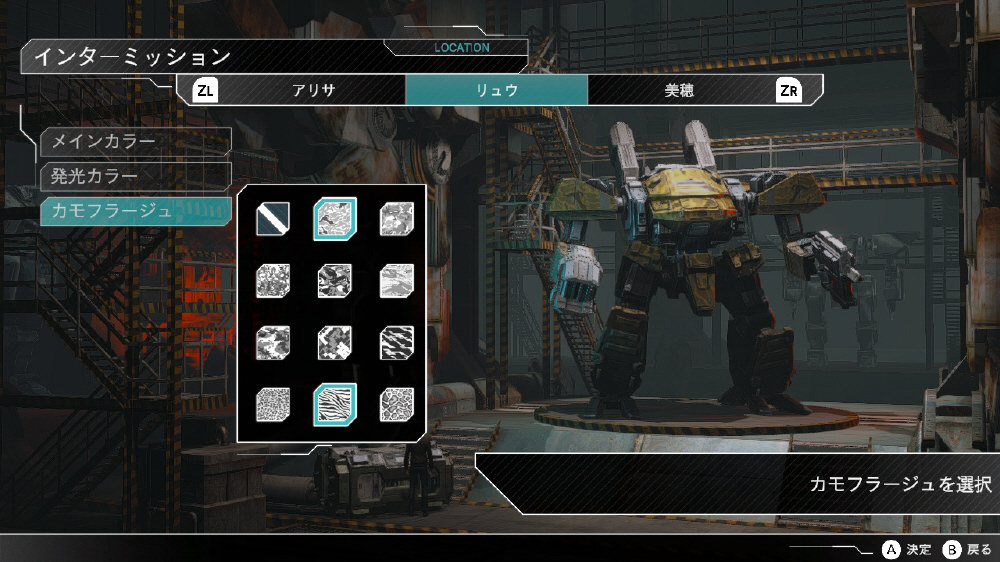The image size is (1000, 562).
Task: Choose the giraffe cobblestone camouflage pattern
Action: click(397, 407)
